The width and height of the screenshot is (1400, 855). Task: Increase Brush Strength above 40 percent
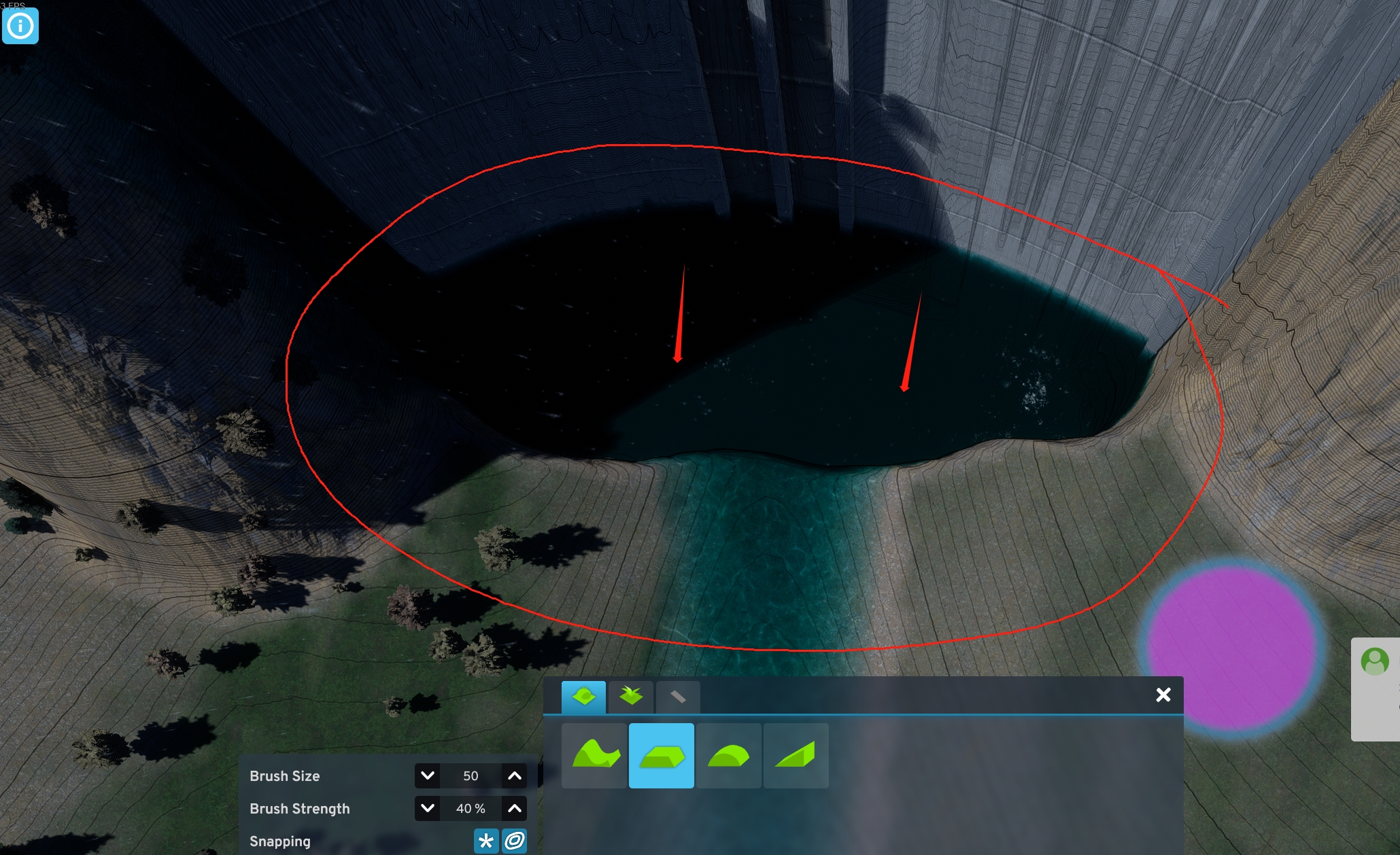[x=515, y=809]
